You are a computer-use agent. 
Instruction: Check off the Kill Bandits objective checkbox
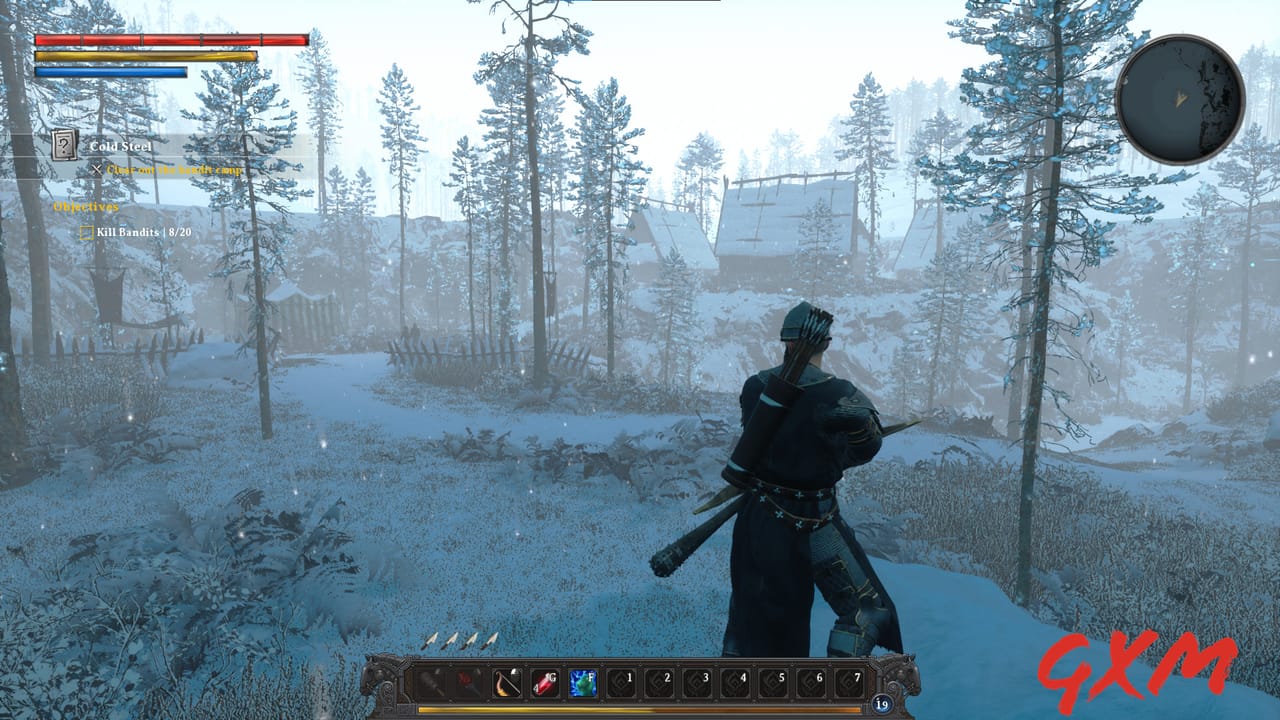pos(87,231)
